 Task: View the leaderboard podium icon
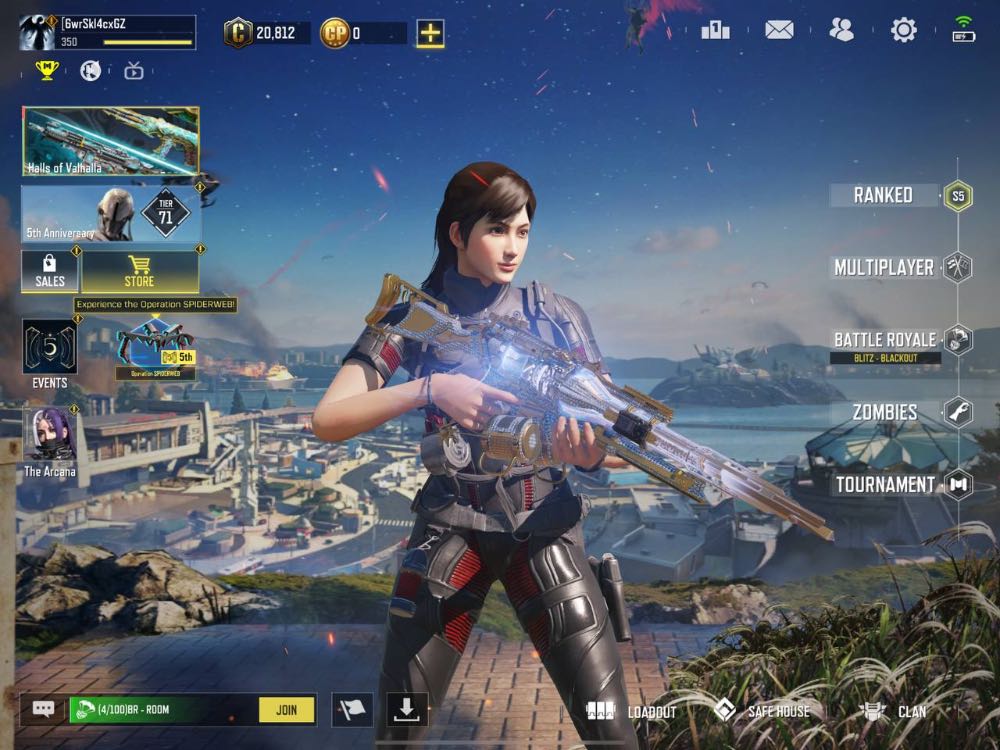[x=715, y=30]
